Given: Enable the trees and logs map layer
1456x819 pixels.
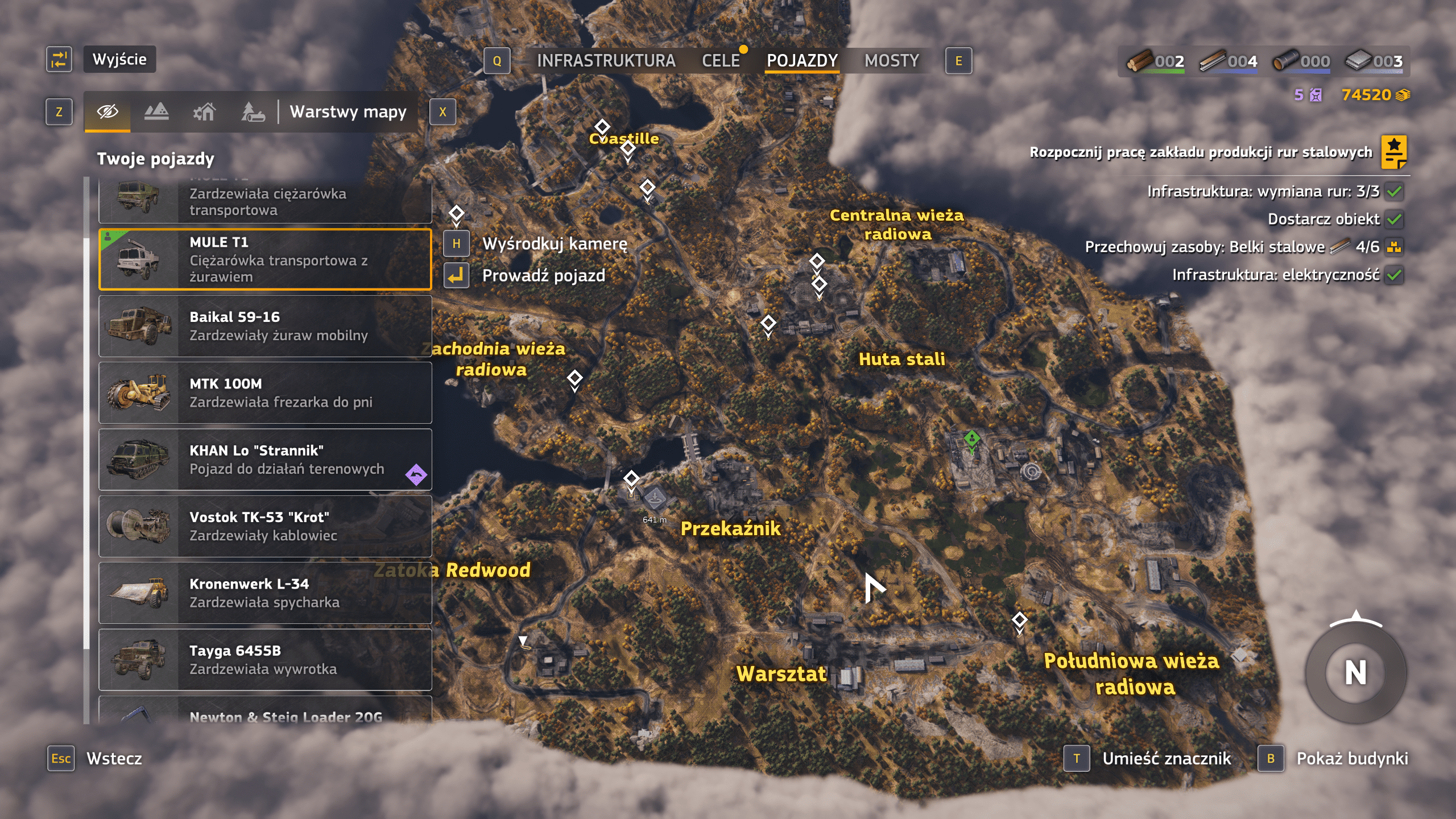Looking at the screenshot, I should [x=253, y=111].
